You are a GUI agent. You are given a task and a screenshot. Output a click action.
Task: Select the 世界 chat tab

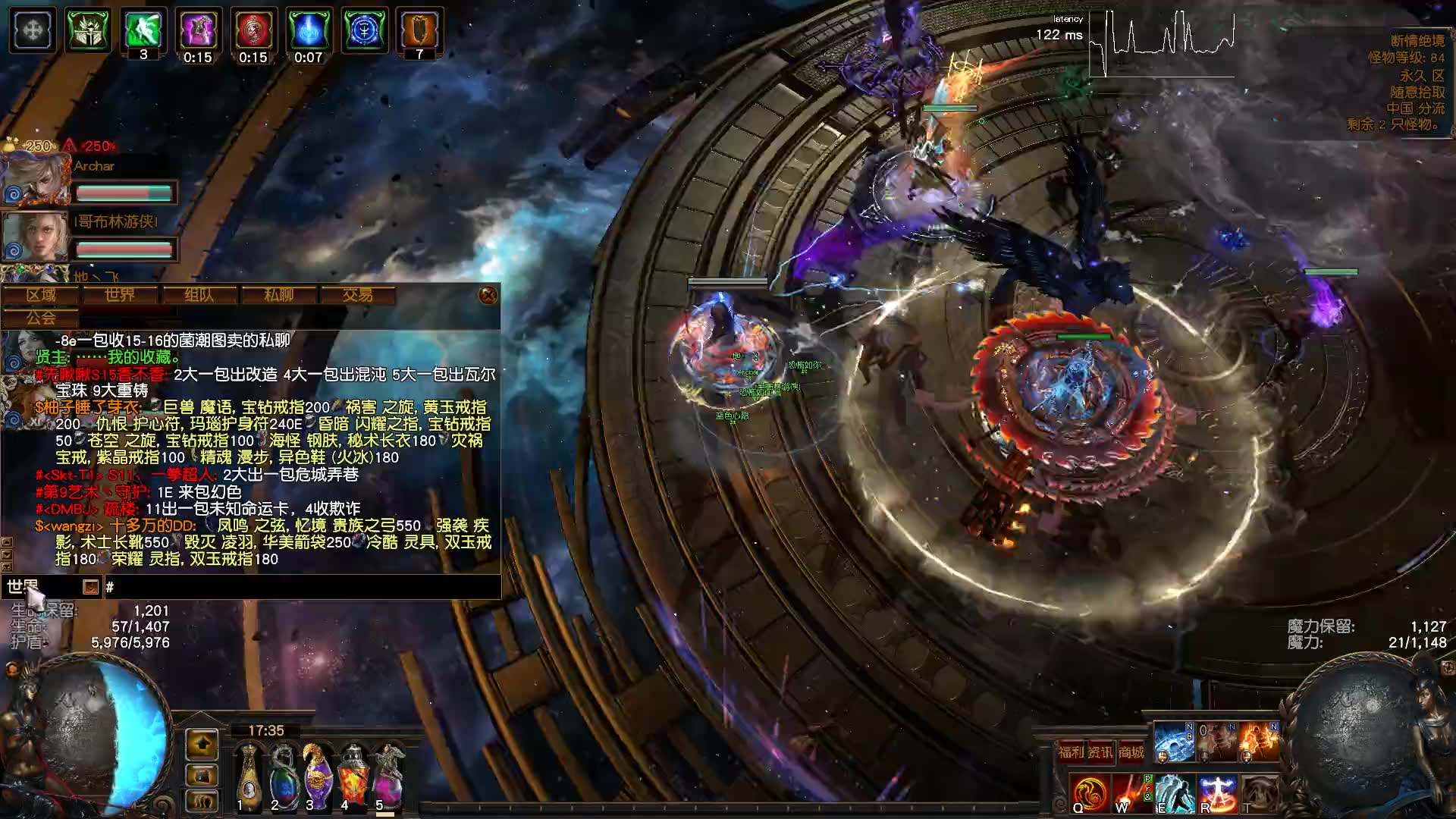click(x=120, y=295)
